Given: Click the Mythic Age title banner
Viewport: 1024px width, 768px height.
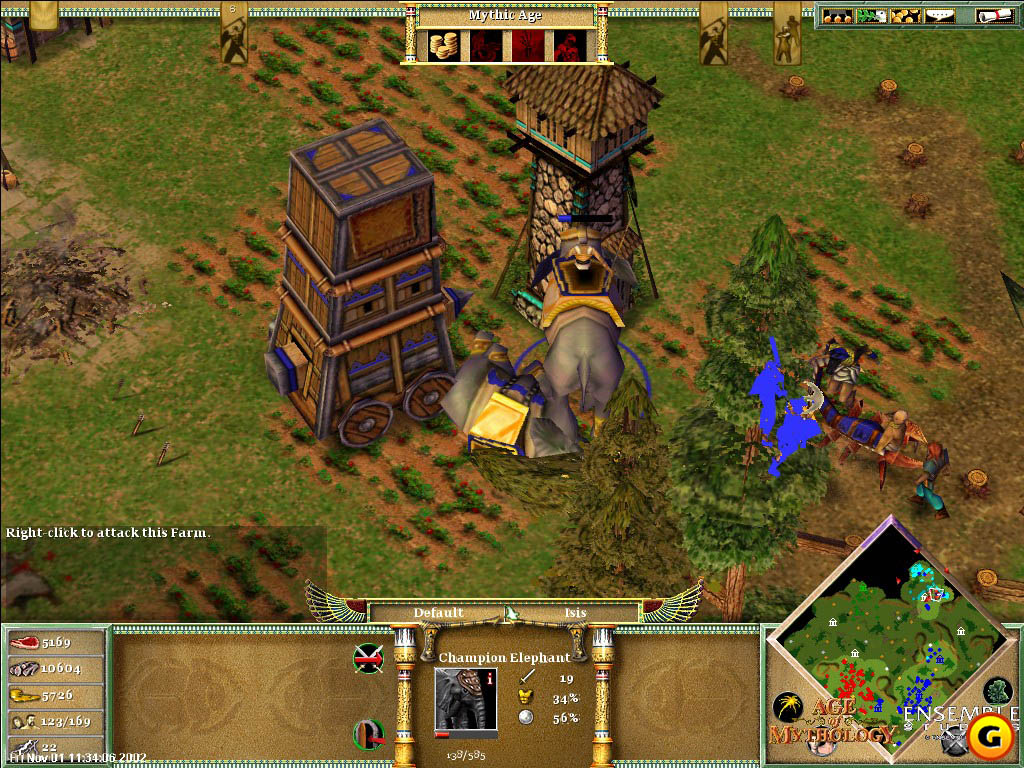Looking at the screenshot, I should [x=503, y=15].
